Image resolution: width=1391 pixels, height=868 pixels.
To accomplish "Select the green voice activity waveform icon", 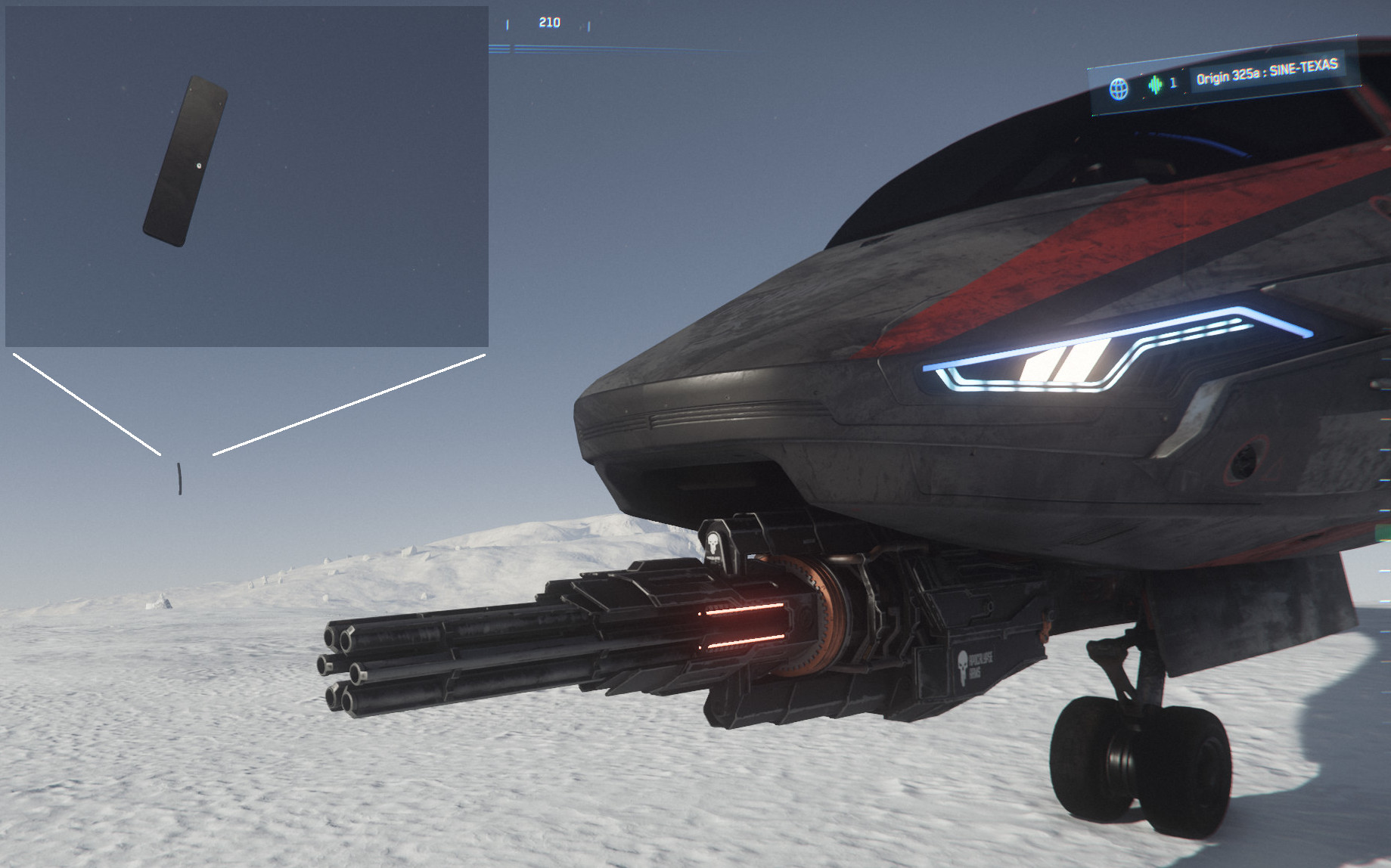I will click(x=1156, y=85).
